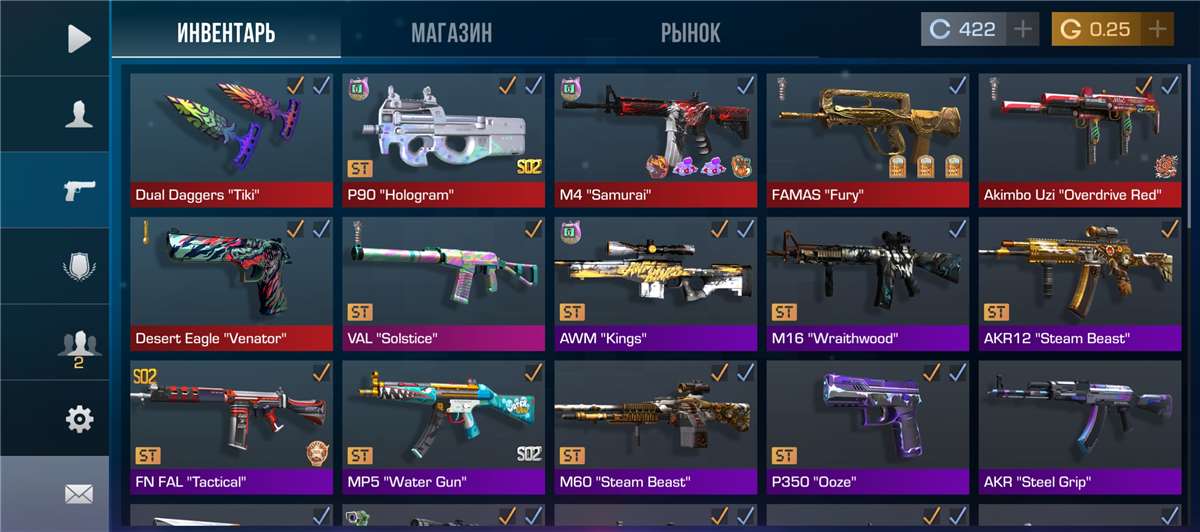
Task: Select the Инвентарь tab
Action: 226,32
